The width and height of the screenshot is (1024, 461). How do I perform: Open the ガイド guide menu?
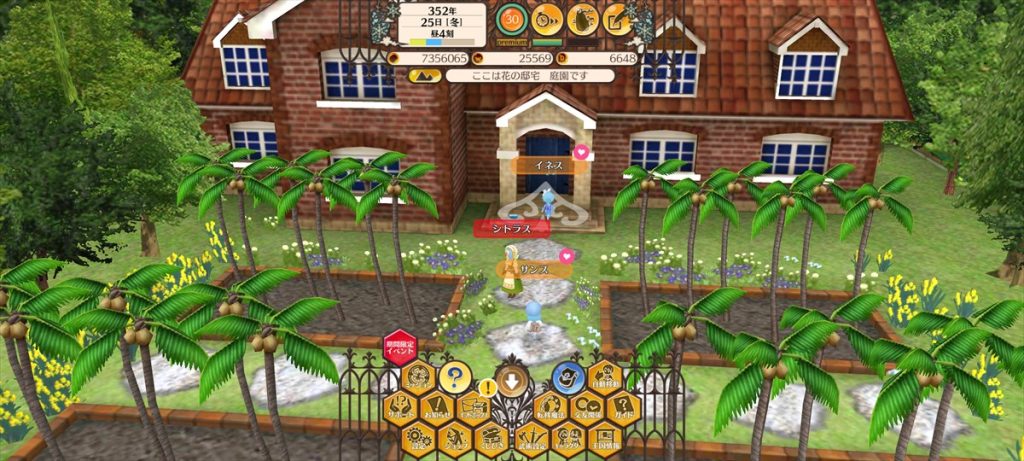click(623, 408)
